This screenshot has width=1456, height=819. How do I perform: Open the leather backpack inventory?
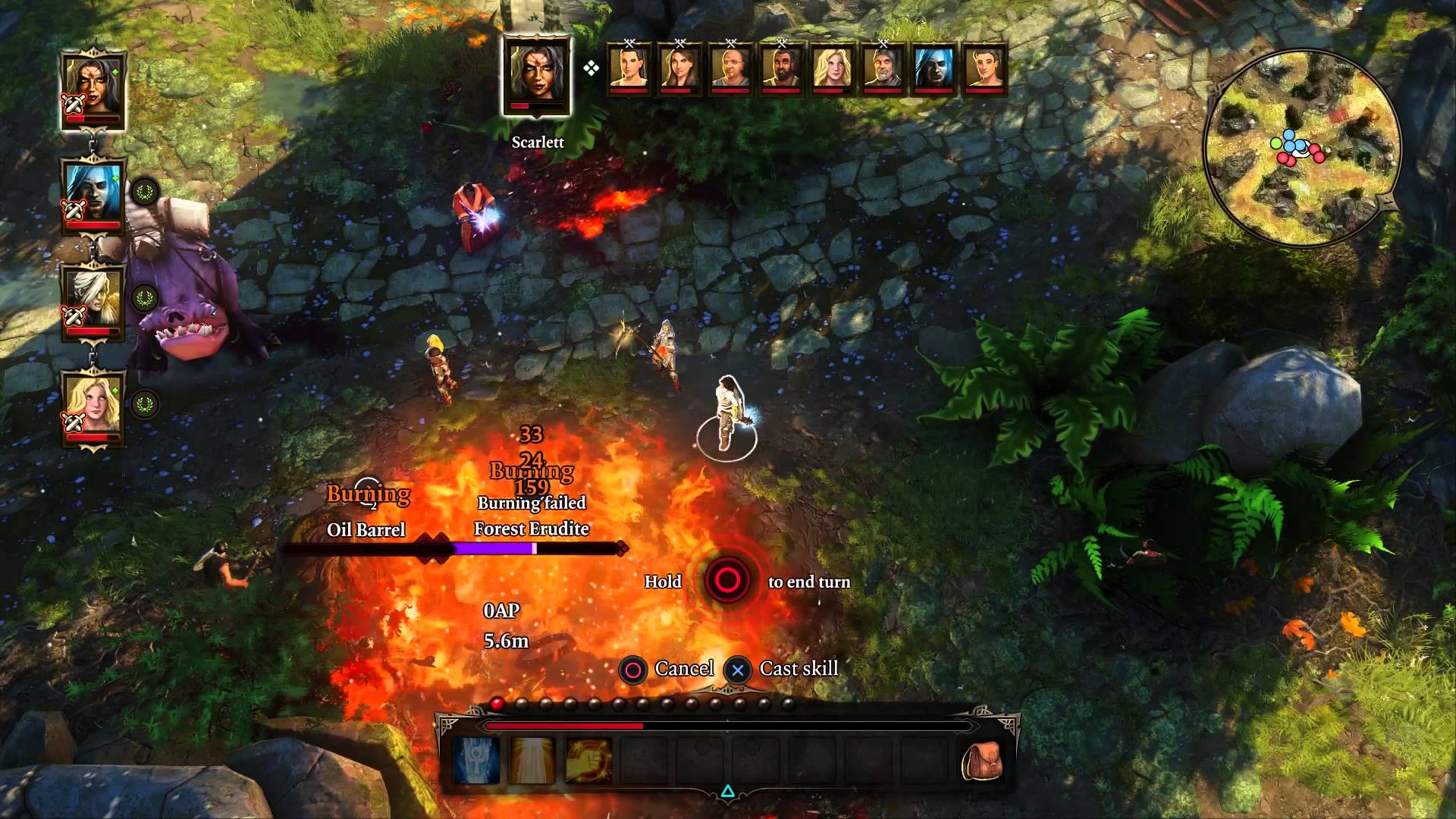coord(981,761)
